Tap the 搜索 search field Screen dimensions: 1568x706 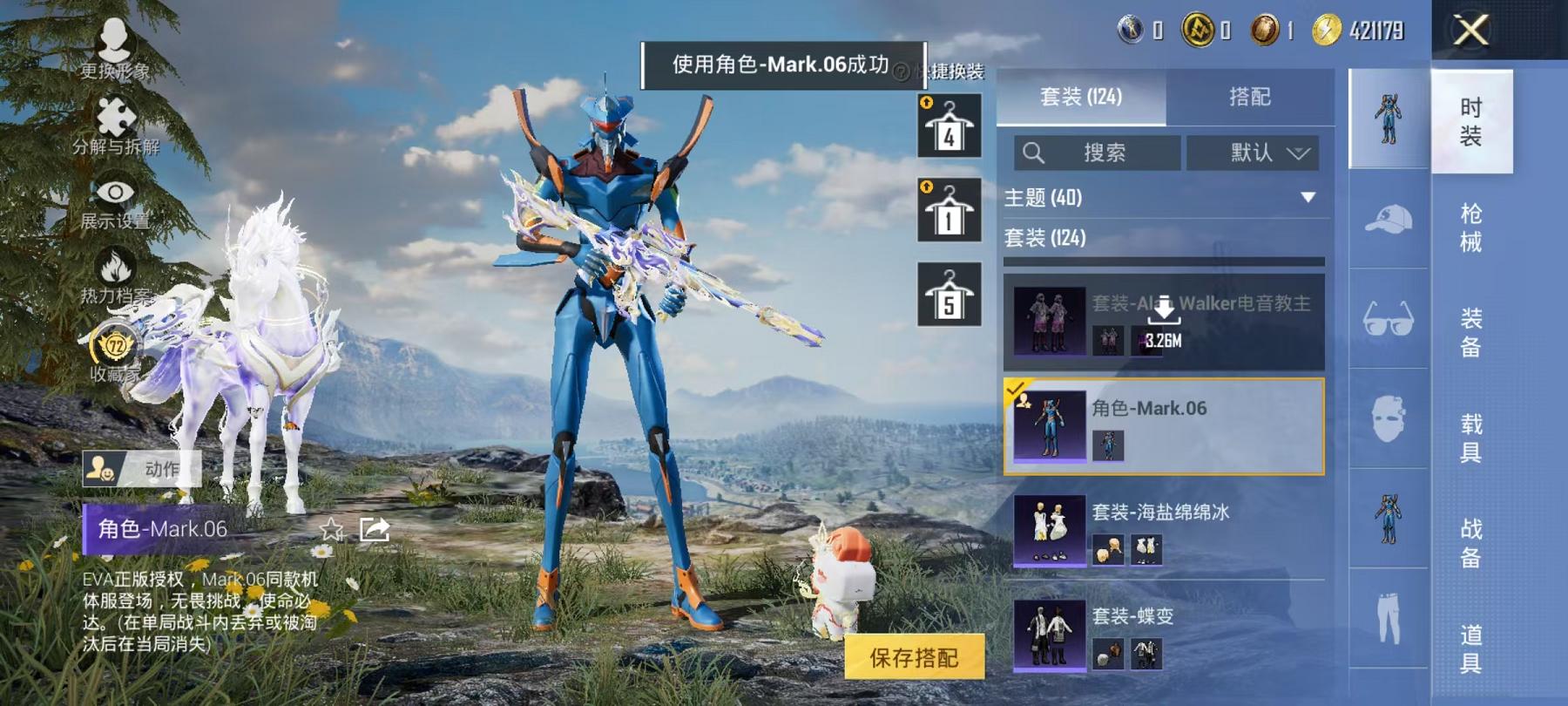pyautogui.click(x=1106, y=153)
